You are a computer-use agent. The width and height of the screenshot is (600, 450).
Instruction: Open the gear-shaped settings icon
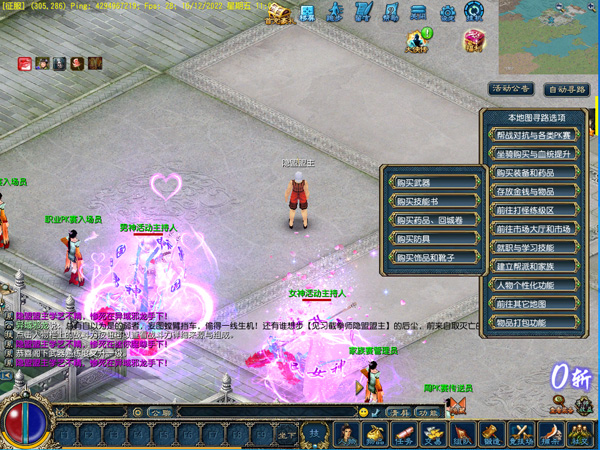tap(448, 13)
